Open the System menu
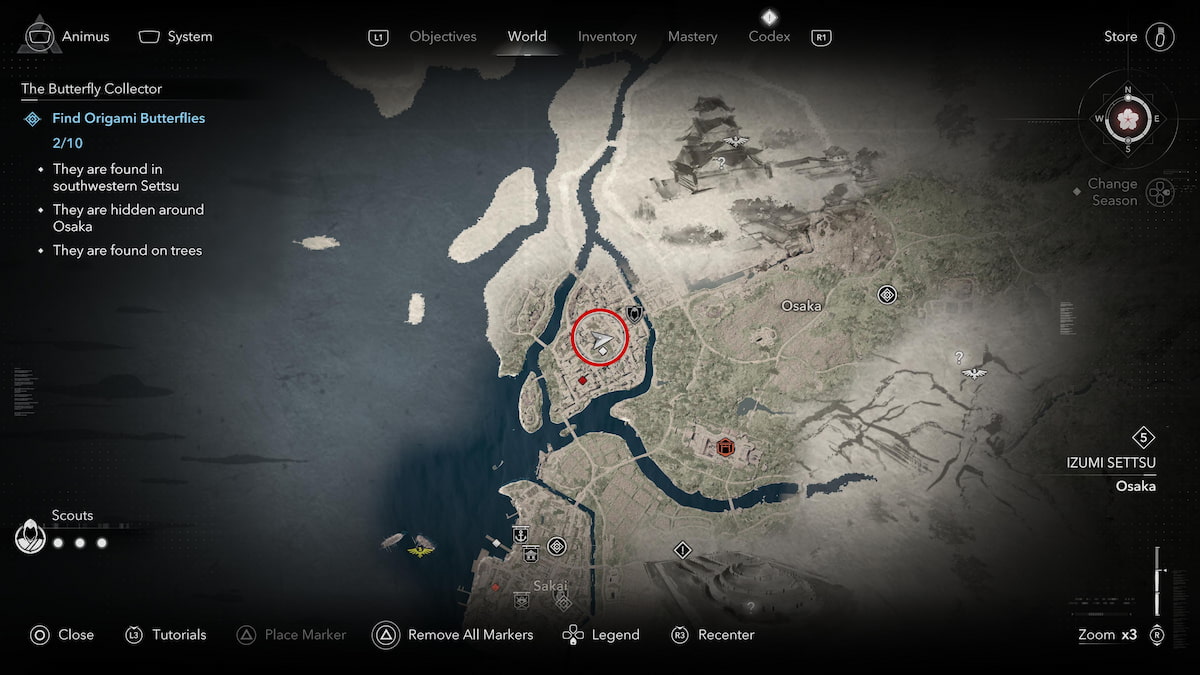Image resolution: width=1200 pixels, height=675 pixels. pos(175,37)
